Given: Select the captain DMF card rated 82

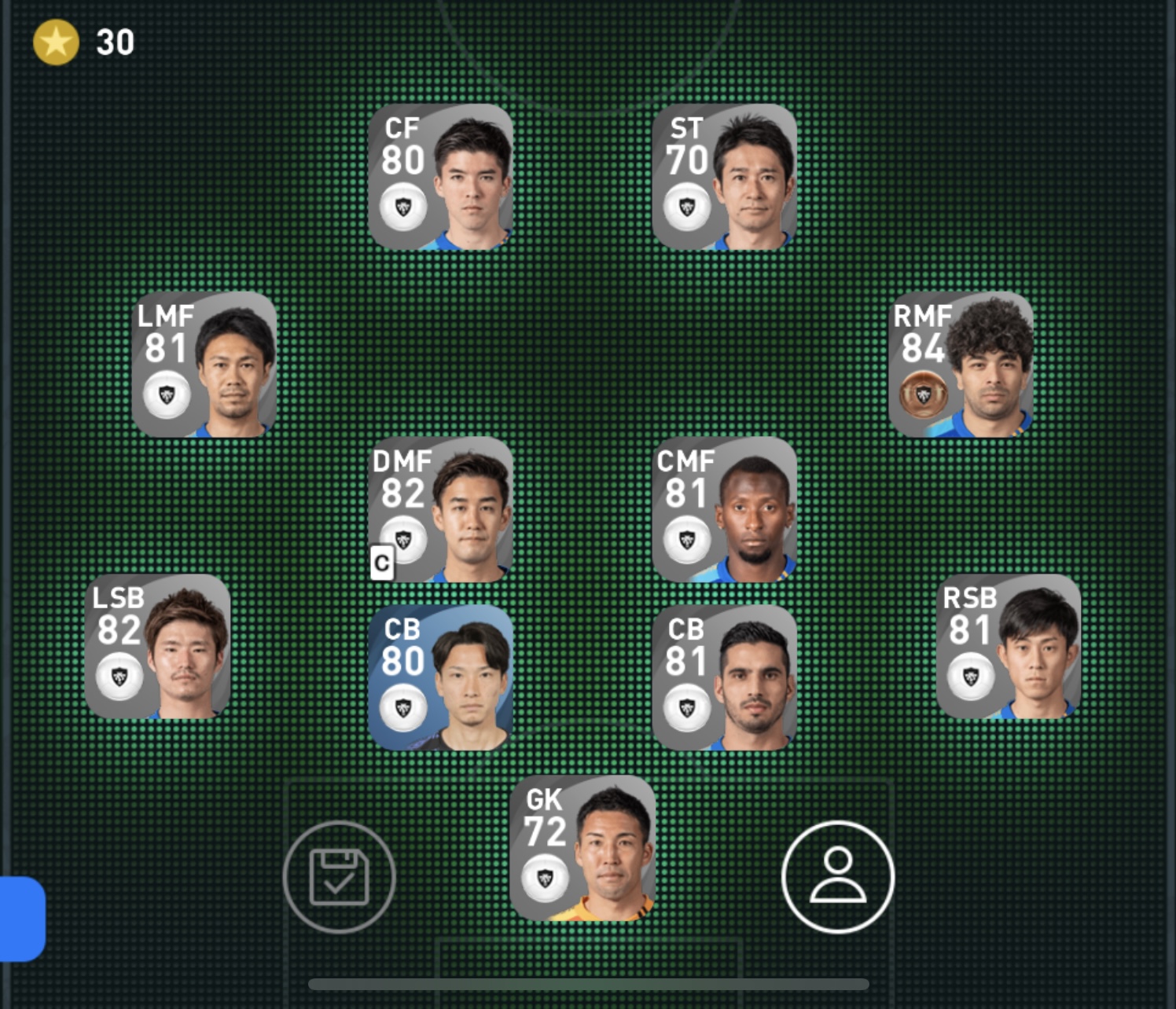Looking at the screenshot, I should click(x=440, y=510).
